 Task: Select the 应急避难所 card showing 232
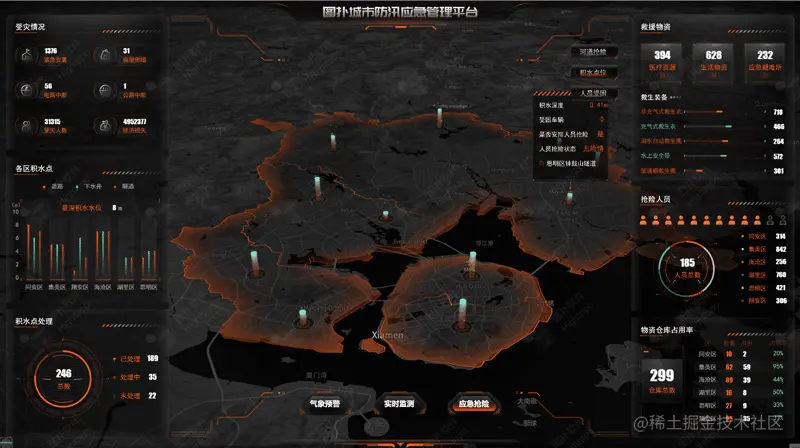coord(765,58)
